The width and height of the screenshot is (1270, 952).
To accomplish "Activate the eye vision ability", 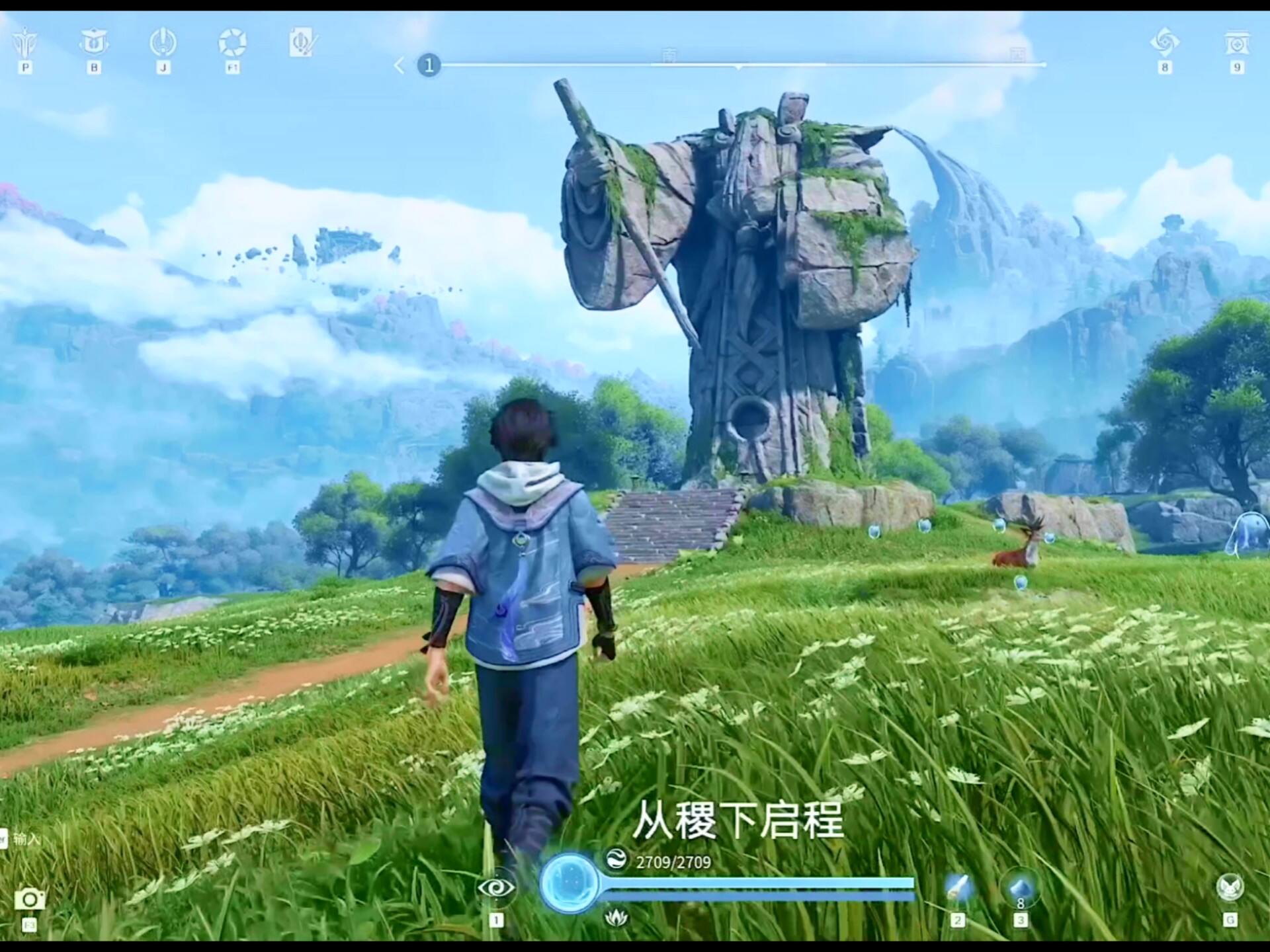I will point(496,887).
